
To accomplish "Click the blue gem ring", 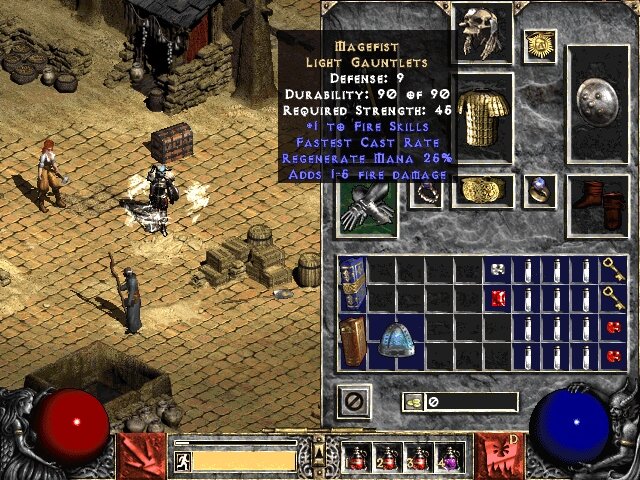I will click(540, 190).
